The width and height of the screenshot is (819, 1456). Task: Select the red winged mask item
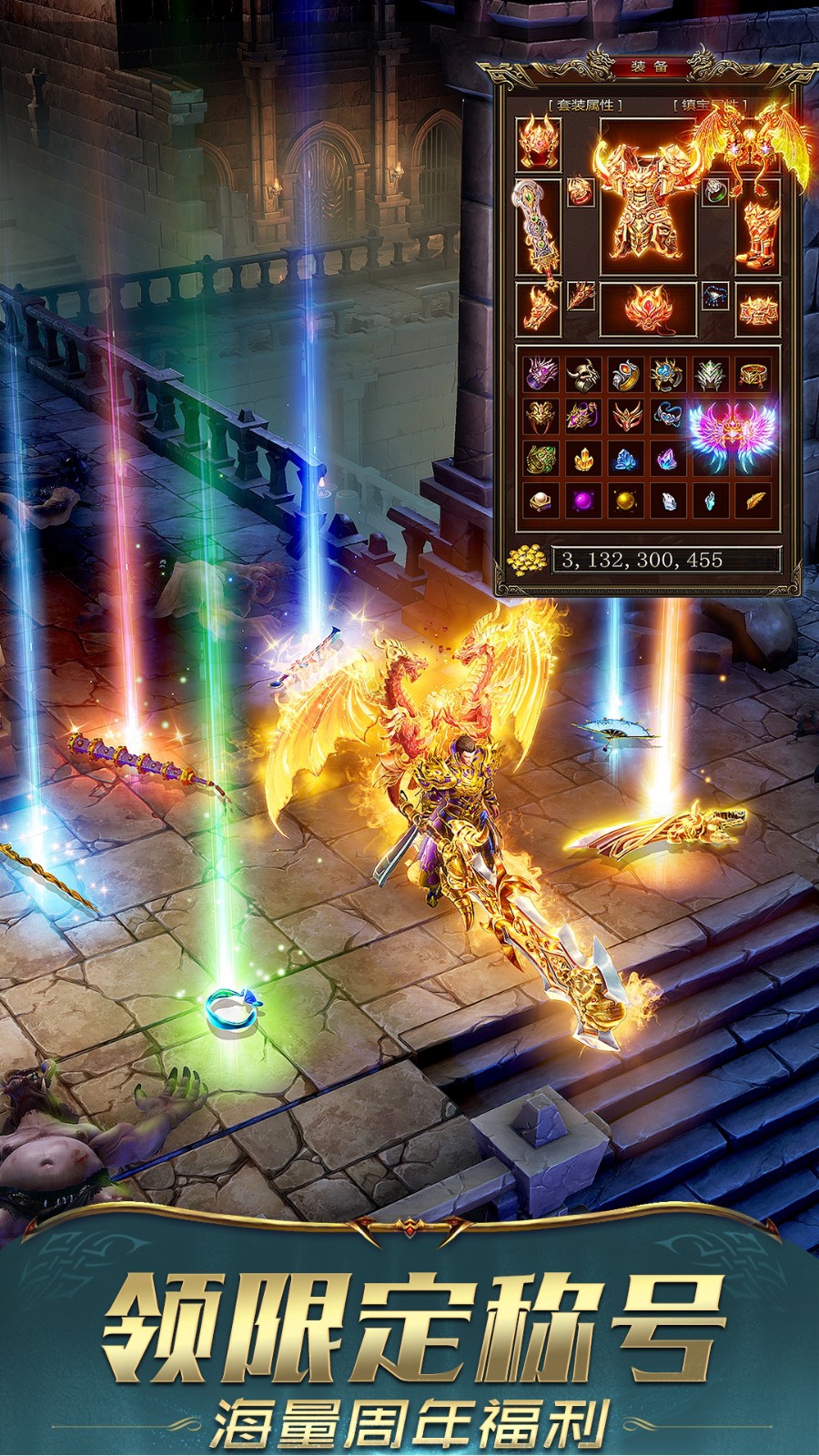(626, 416)
